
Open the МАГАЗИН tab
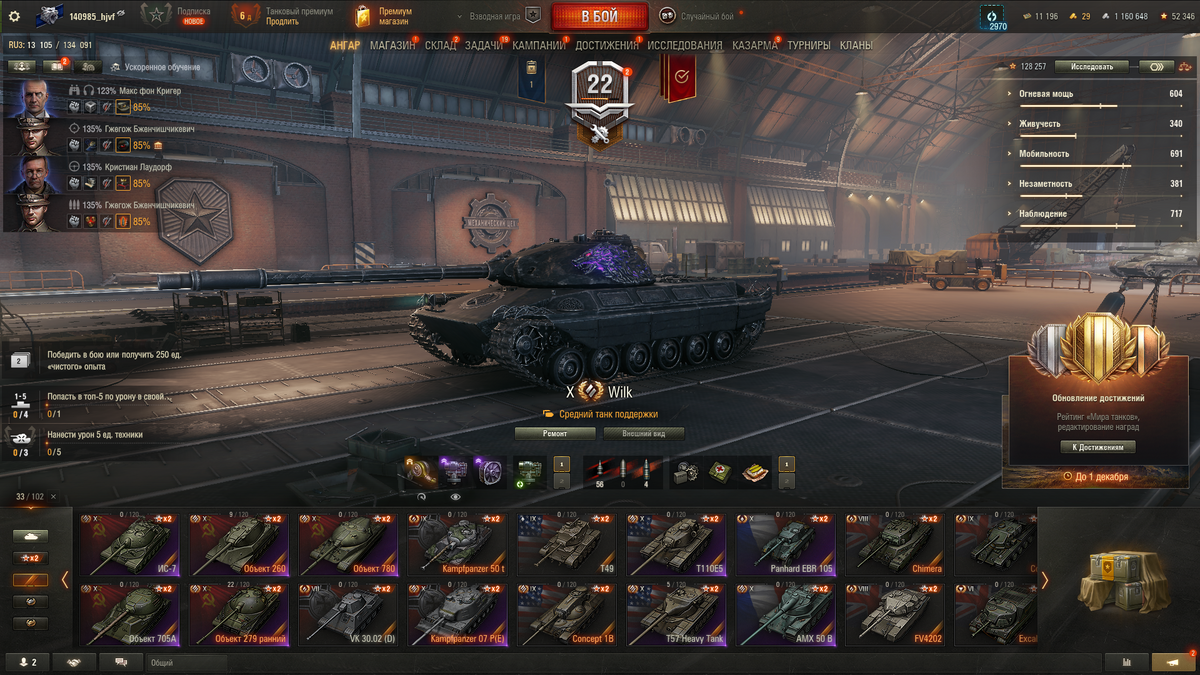coord(392,46)
